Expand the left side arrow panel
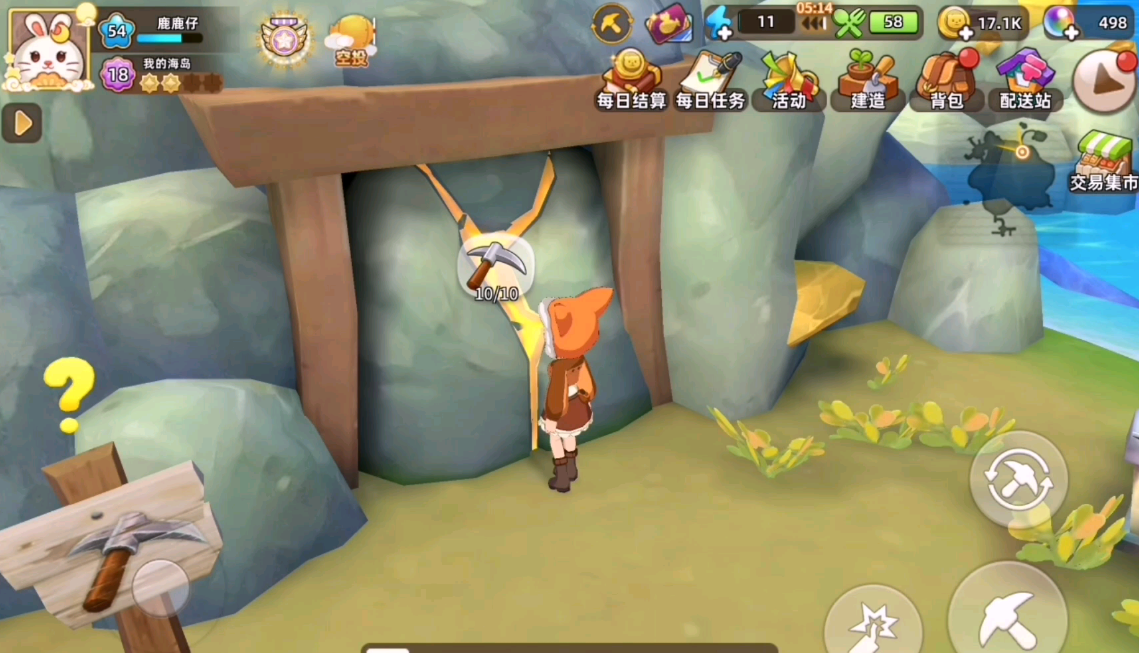Screen dimensions: 1139x653 pyautogui.click(x=21, y=123)
